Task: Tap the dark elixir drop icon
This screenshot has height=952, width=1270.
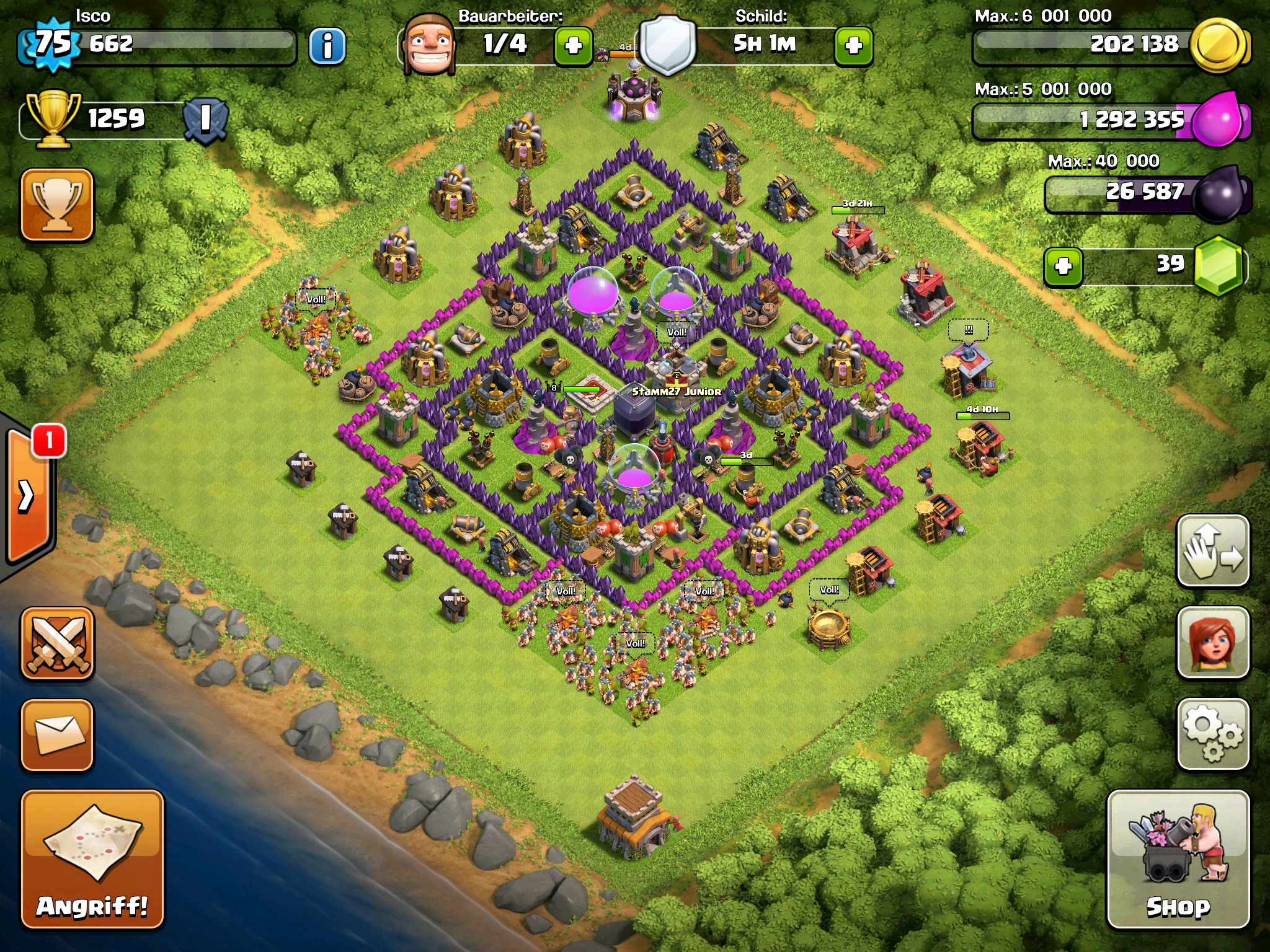Action: coord(1219,193)
